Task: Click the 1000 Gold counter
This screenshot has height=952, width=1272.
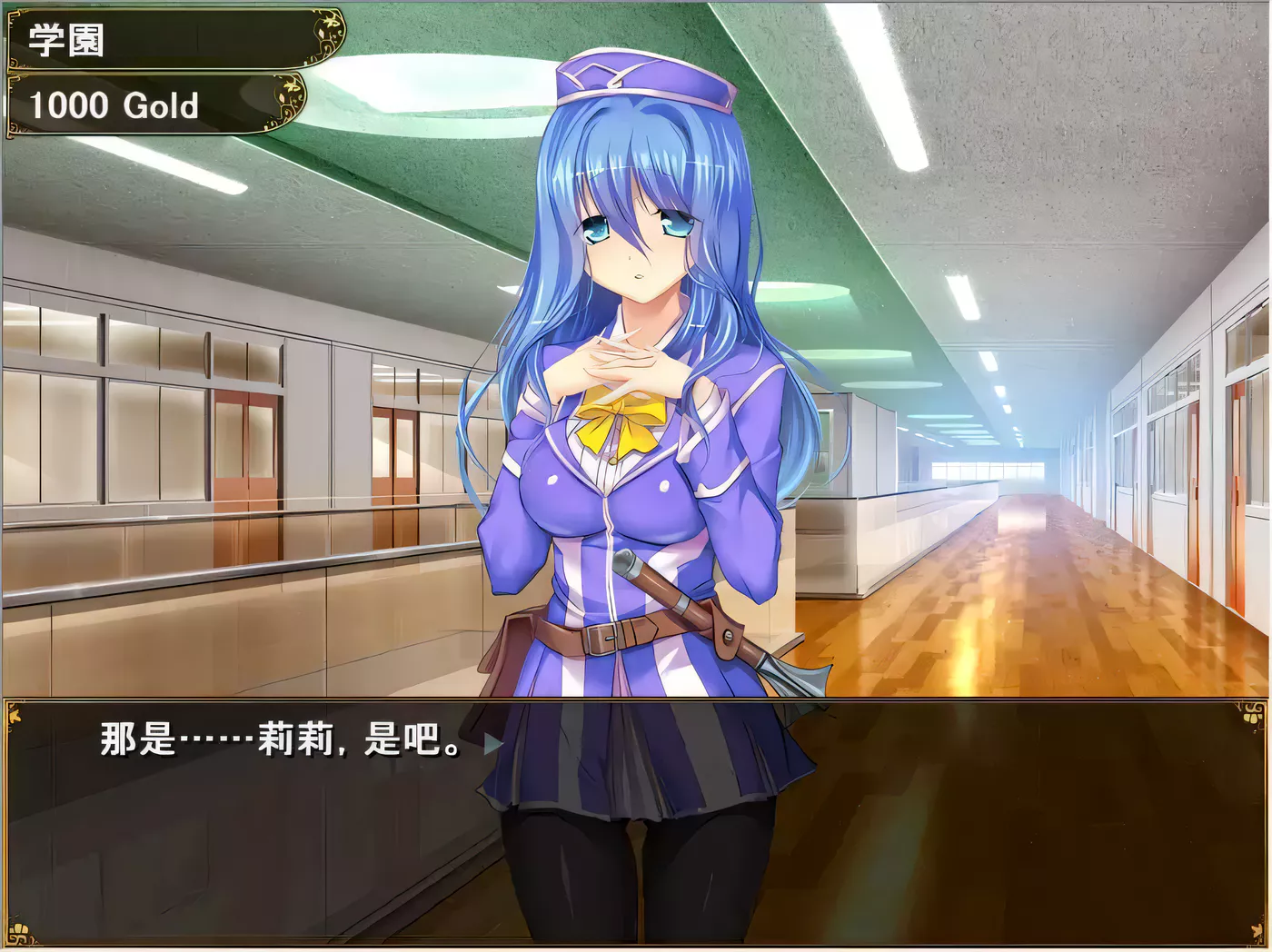Action: pyautogui.click(x=114, y=104)
